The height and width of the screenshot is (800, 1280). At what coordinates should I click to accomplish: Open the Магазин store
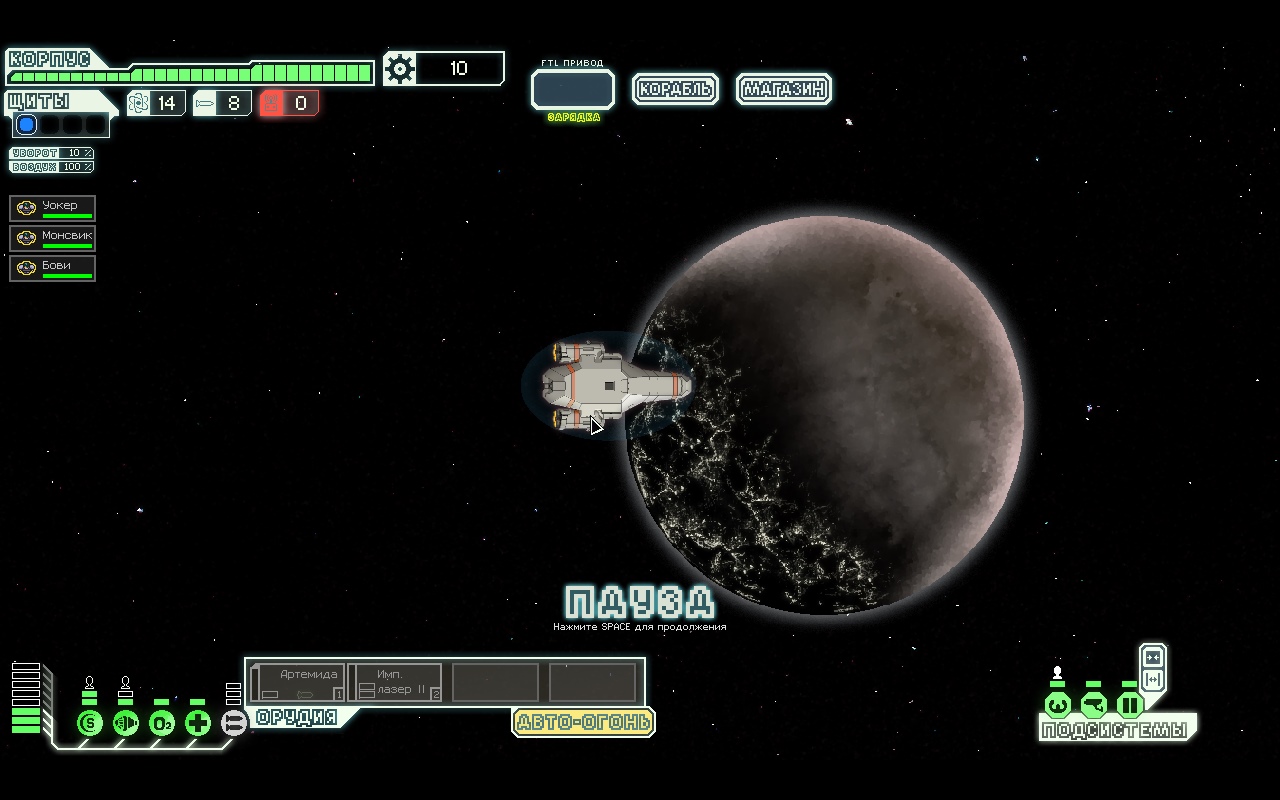click(x=784, y=89)
